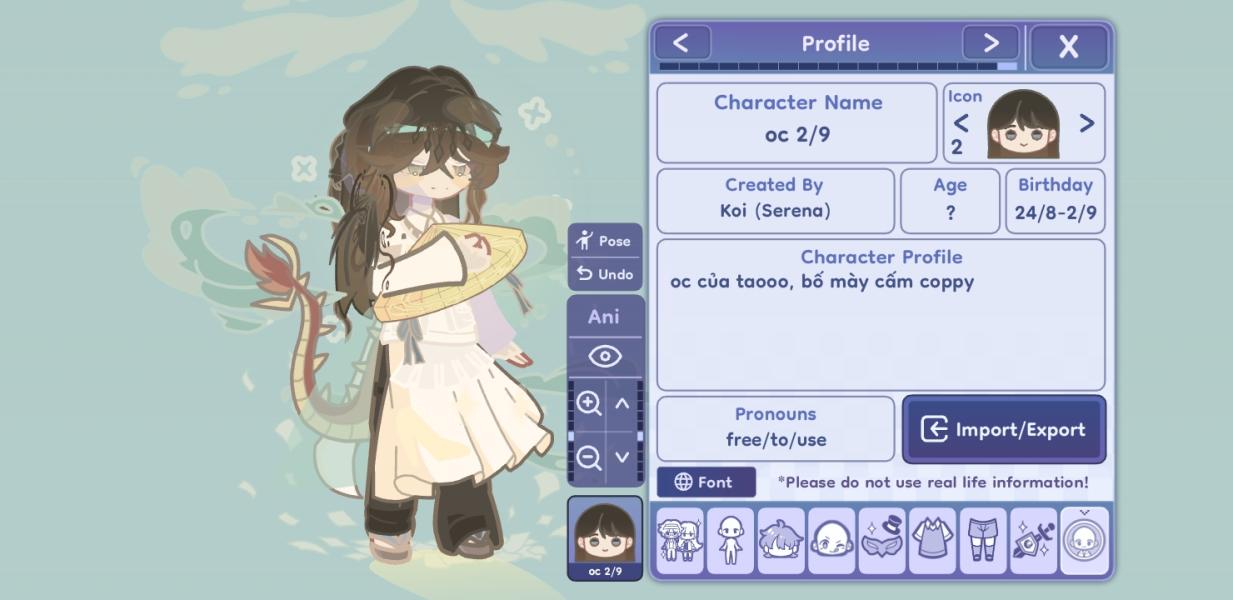The height and width of the screenshot is (600, 1233).
Task: Edit the Created By field
Action: pyautogui.click(x=775, y=200)
